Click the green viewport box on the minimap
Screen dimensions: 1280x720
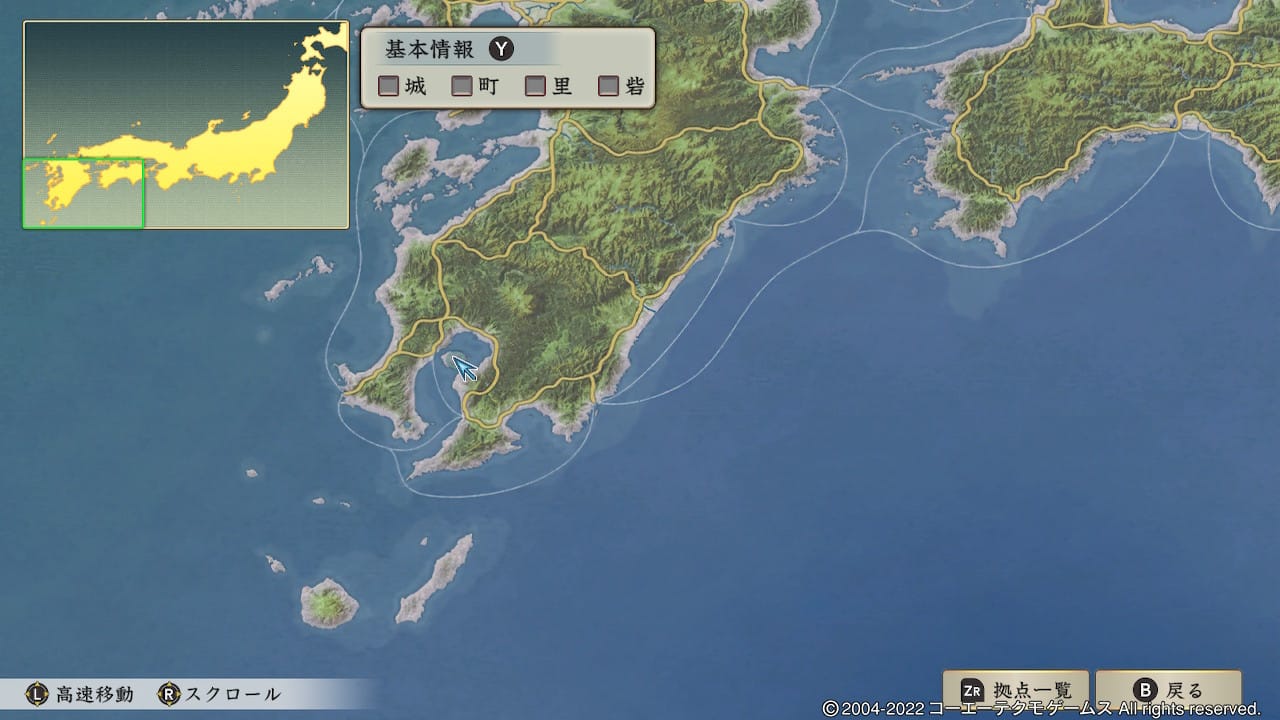(83, 192)
